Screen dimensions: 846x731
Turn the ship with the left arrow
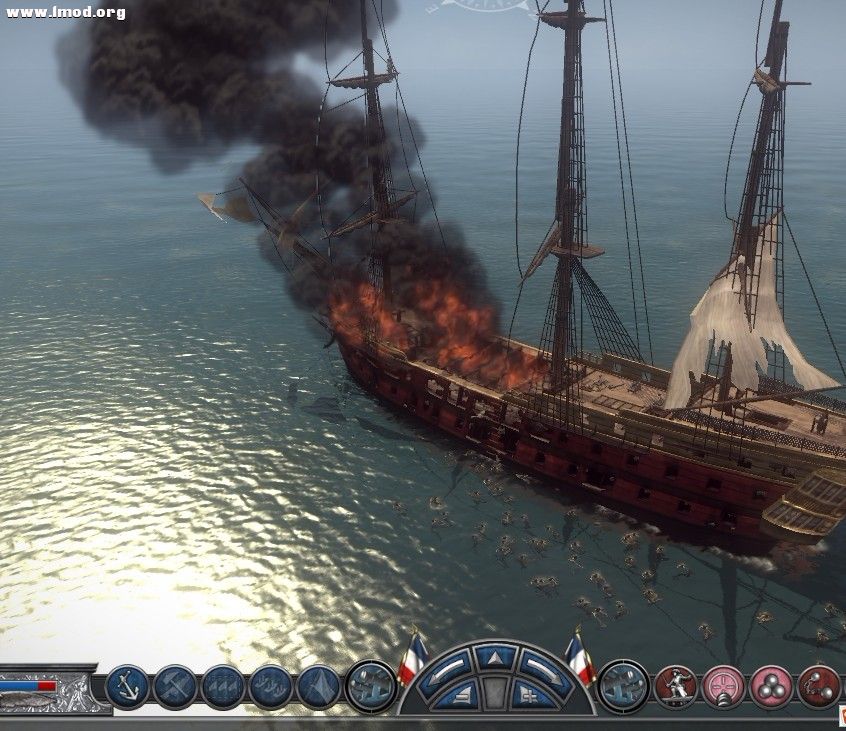pos(447,667)
